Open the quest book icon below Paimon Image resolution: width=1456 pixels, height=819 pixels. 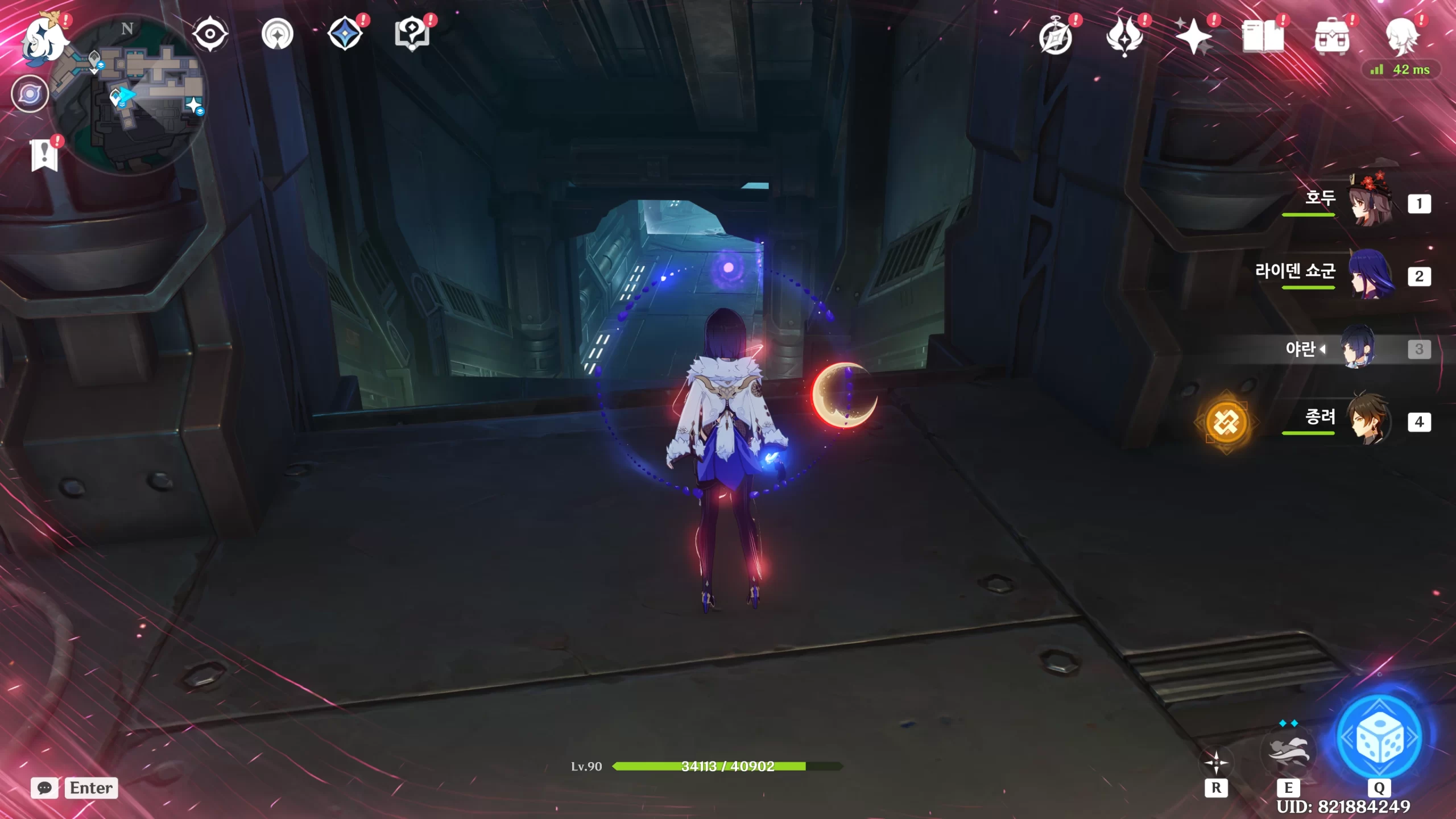click(x=30, y=93)
